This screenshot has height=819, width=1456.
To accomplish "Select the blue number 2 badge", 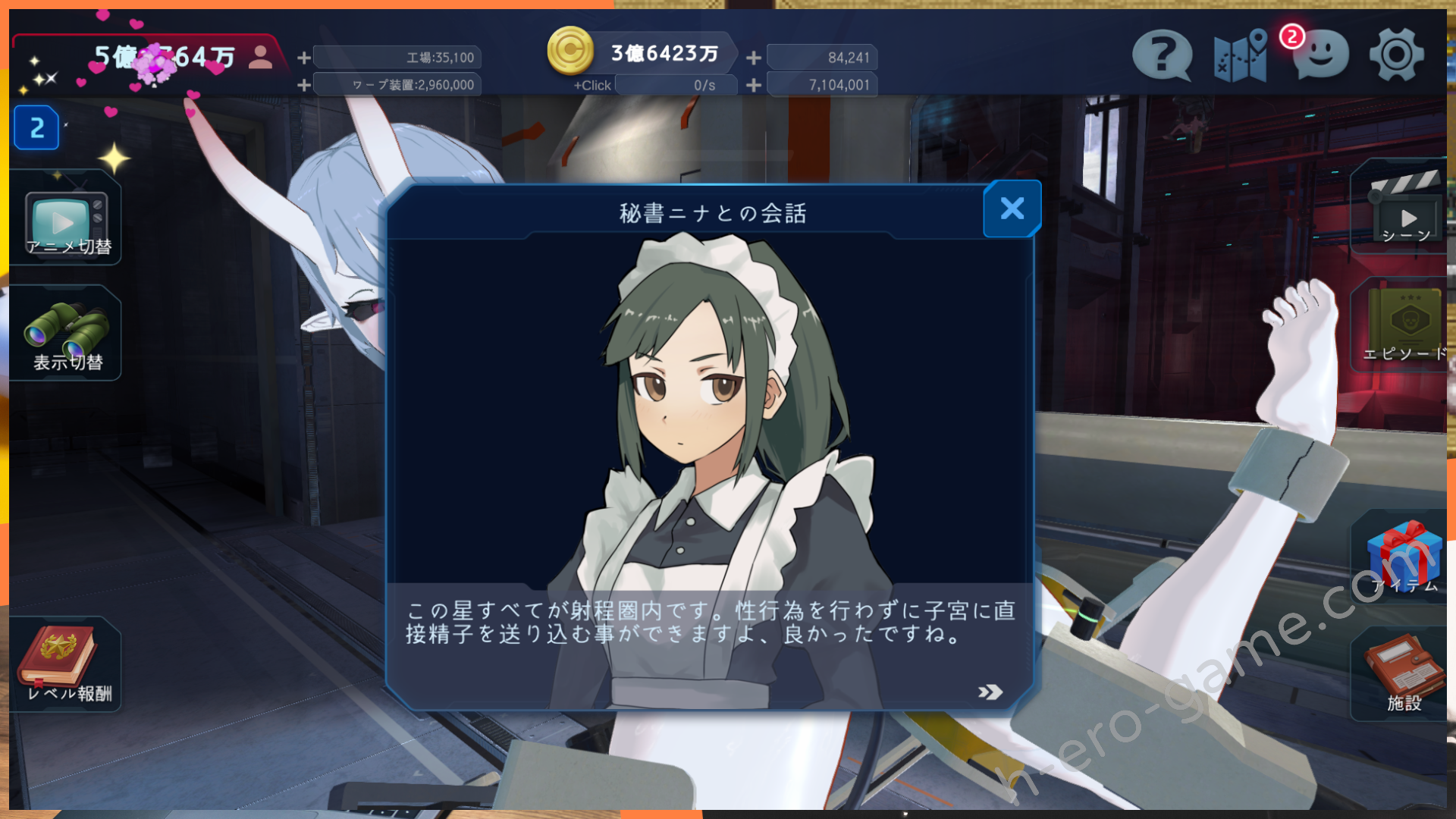I will click(36, 128).
